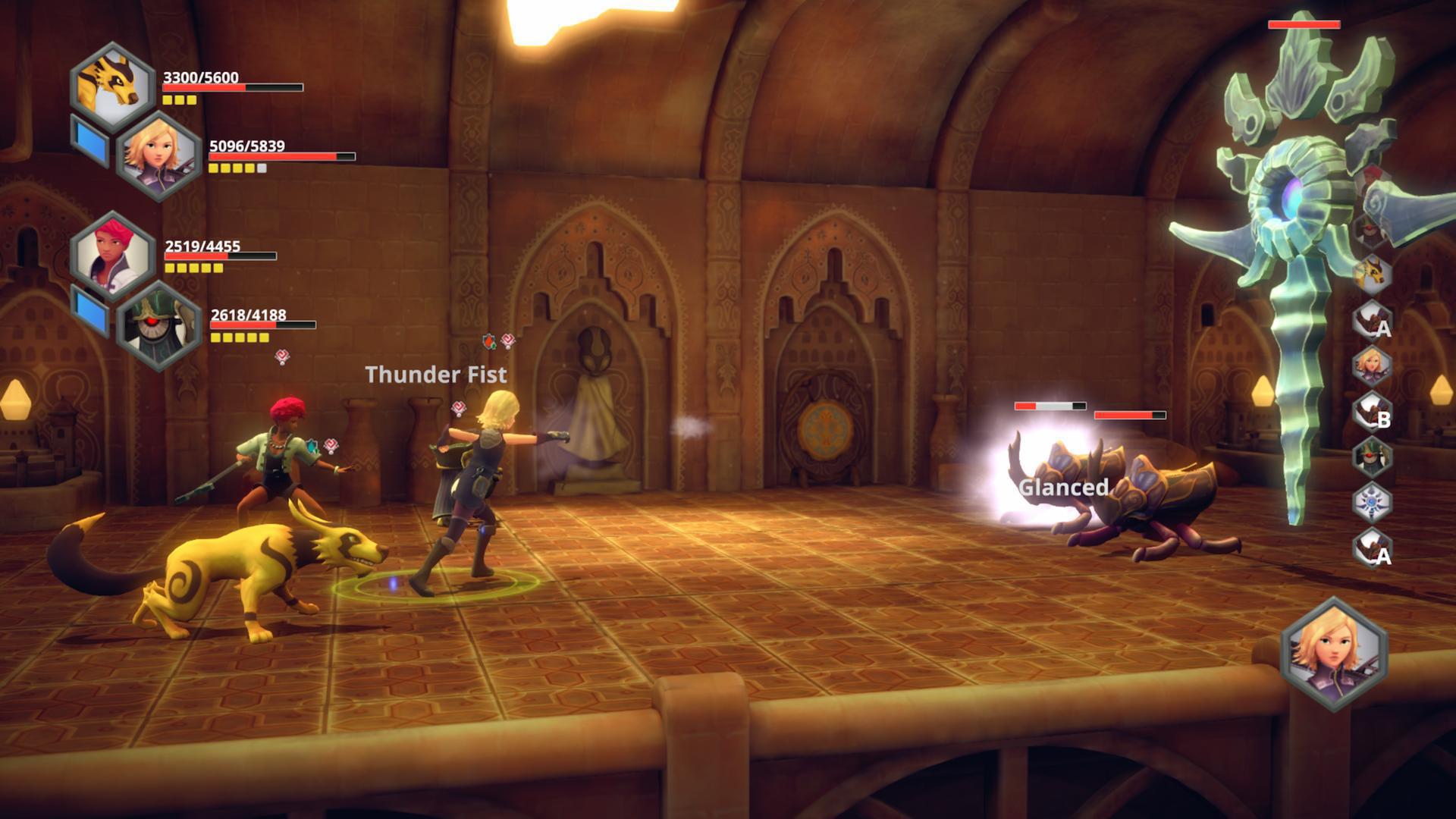Click the Glanced damage text on beetle
Viewport: 1456px width, 819px height.
pyautogui.click(x=1065, y=488)
